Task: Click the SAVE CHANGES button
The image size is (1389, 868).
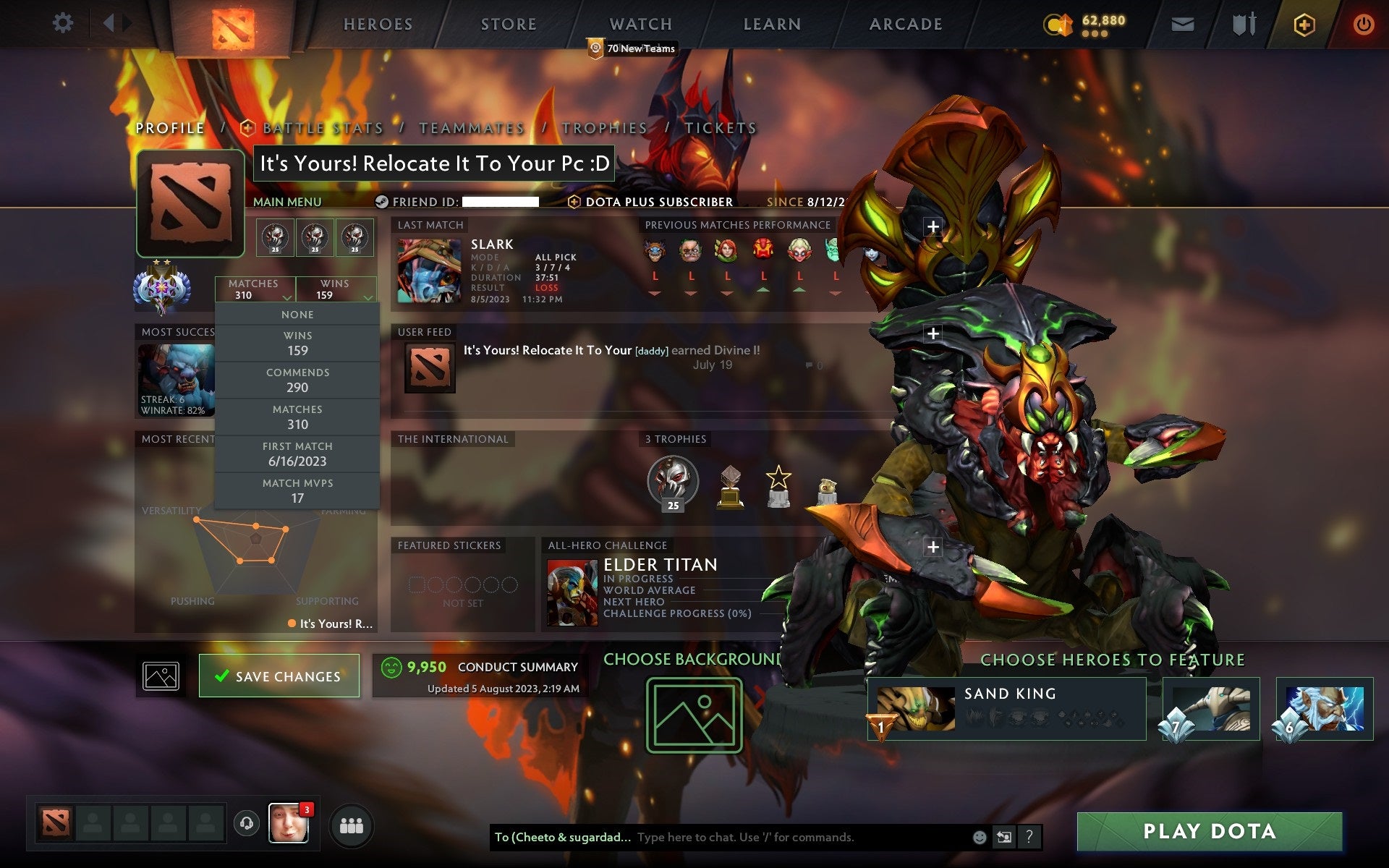Action: click(x=279, y=676)
